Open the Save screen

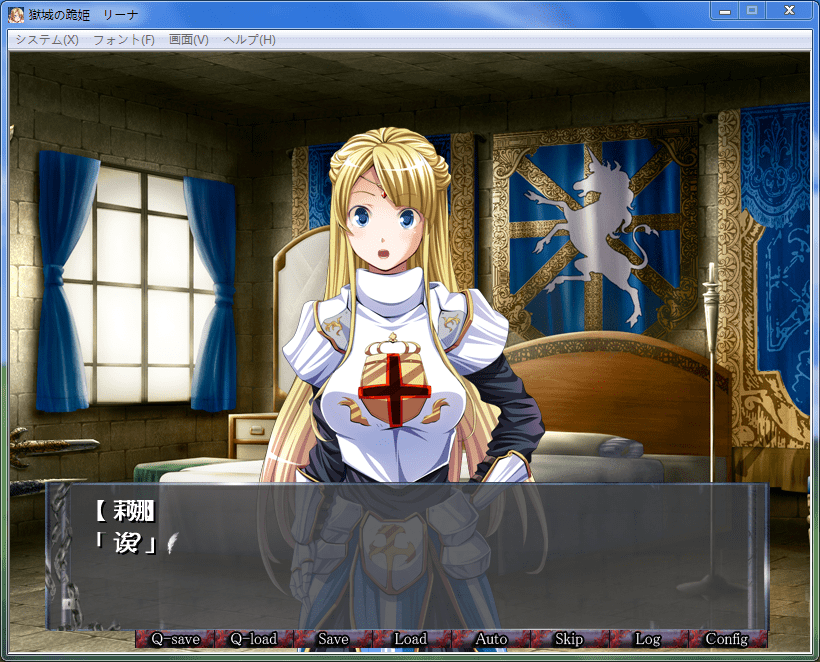pyautogui.click(x=333, y=639)
